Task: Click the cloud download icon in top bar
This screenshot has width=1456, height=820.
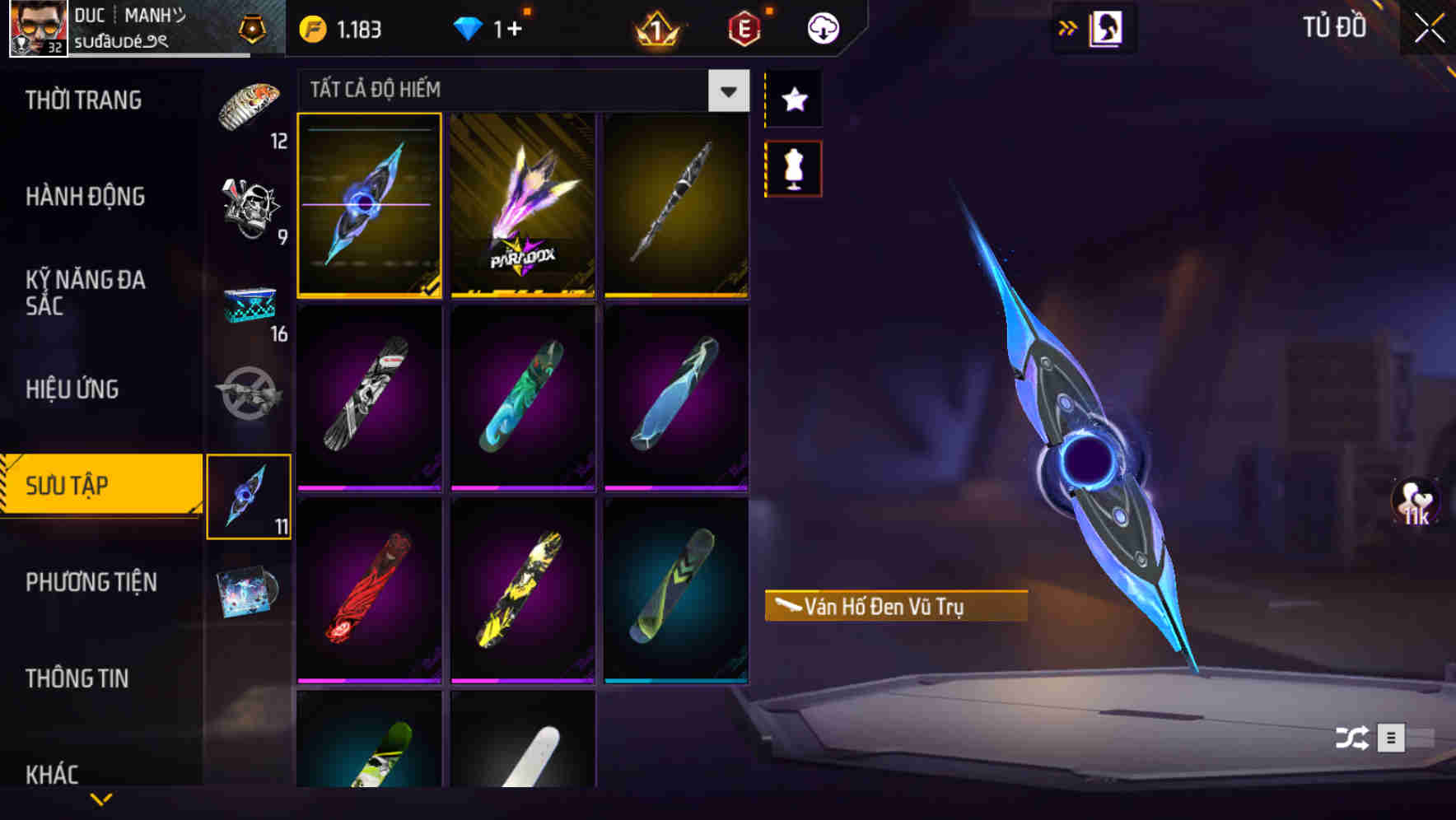Action: [x=822, y=27]
